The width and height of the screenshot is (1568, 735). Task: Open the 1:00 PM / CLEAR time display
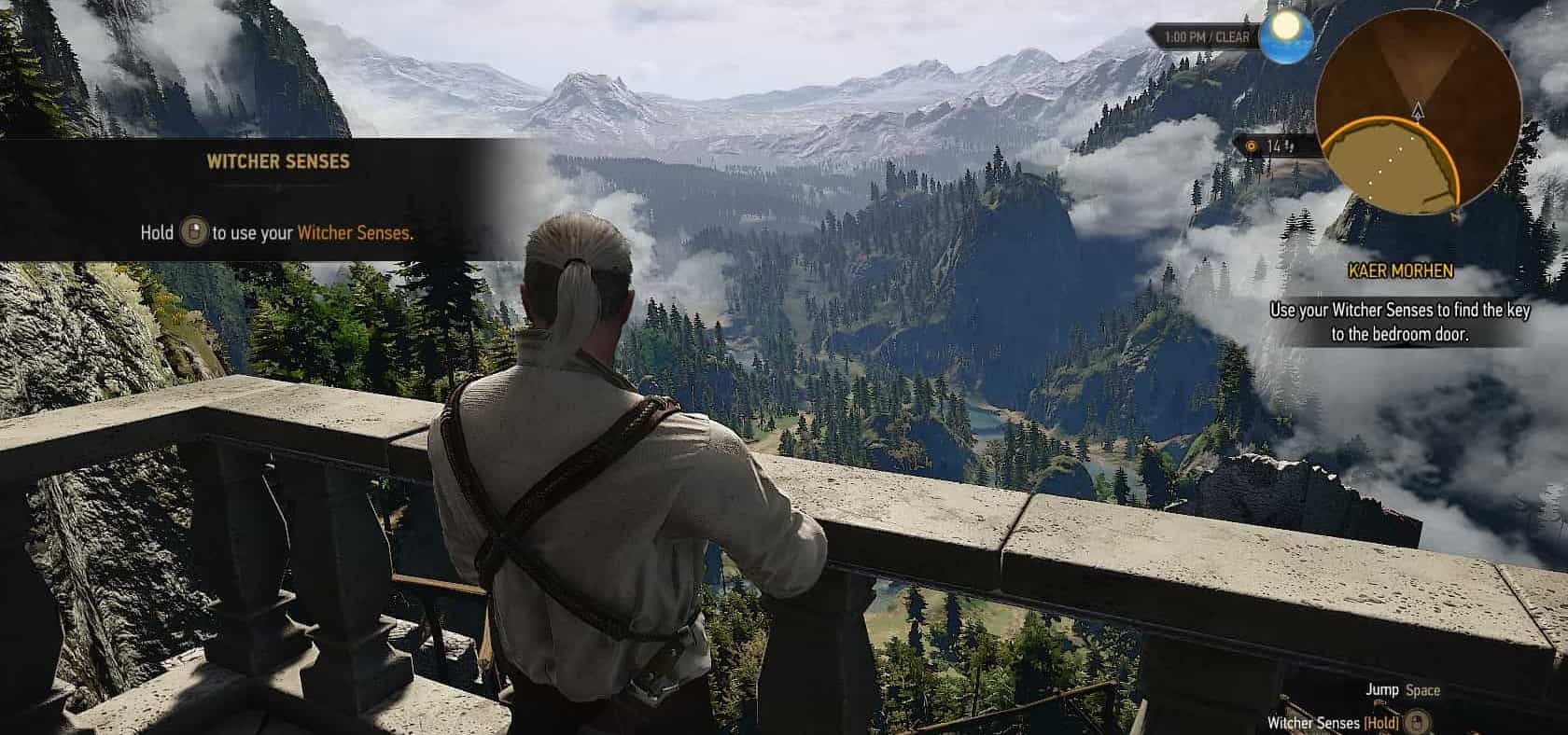[1205, 36]
